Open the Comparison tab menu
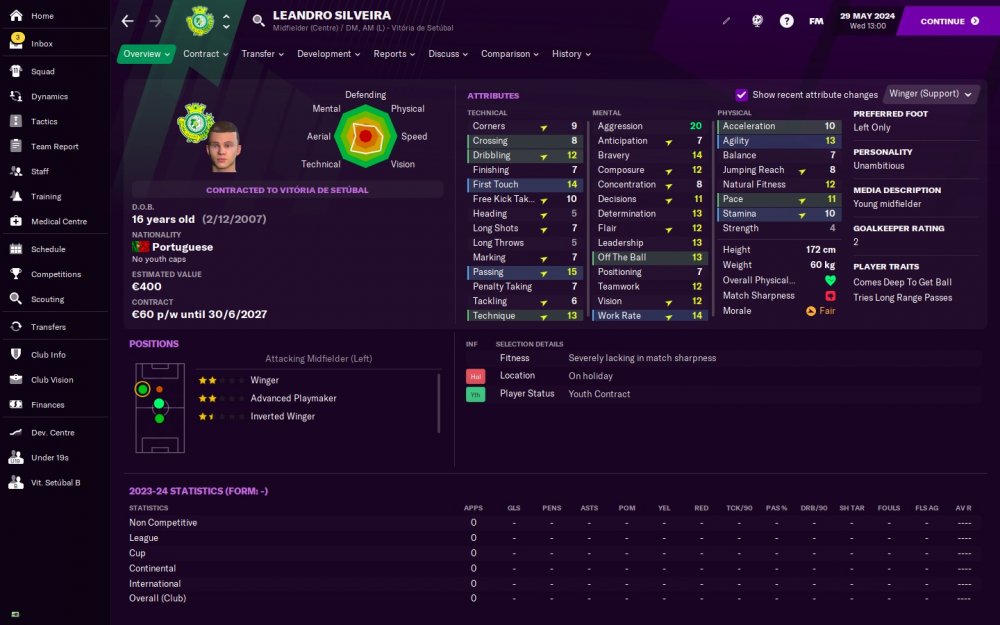Image resolution: width=1000 pixels, height=625 pixels. (x=510, y=54)
